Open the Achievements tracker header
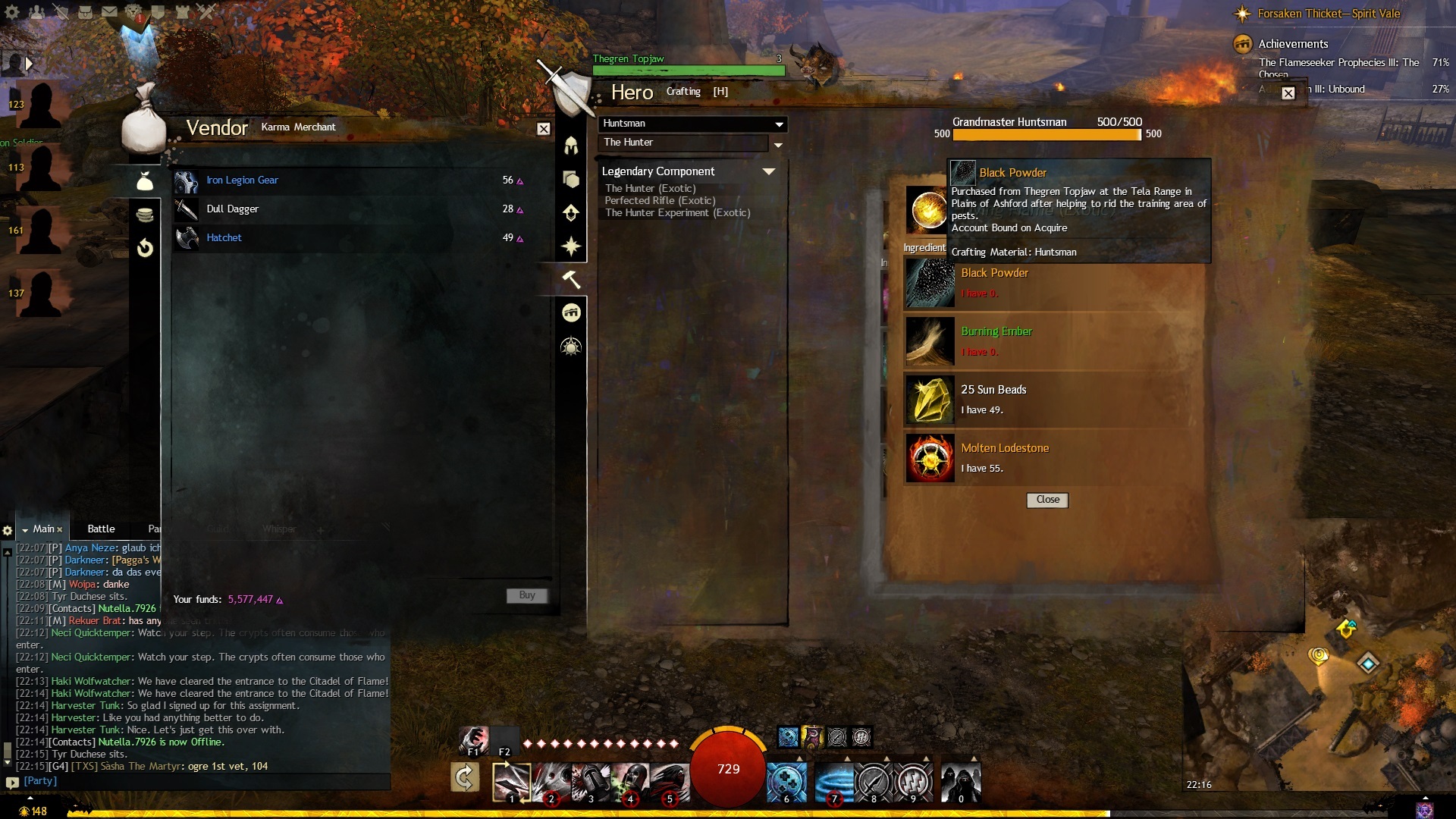Image resolution: width=1456 pixels, height=819 pixels. coord(1293,44)
